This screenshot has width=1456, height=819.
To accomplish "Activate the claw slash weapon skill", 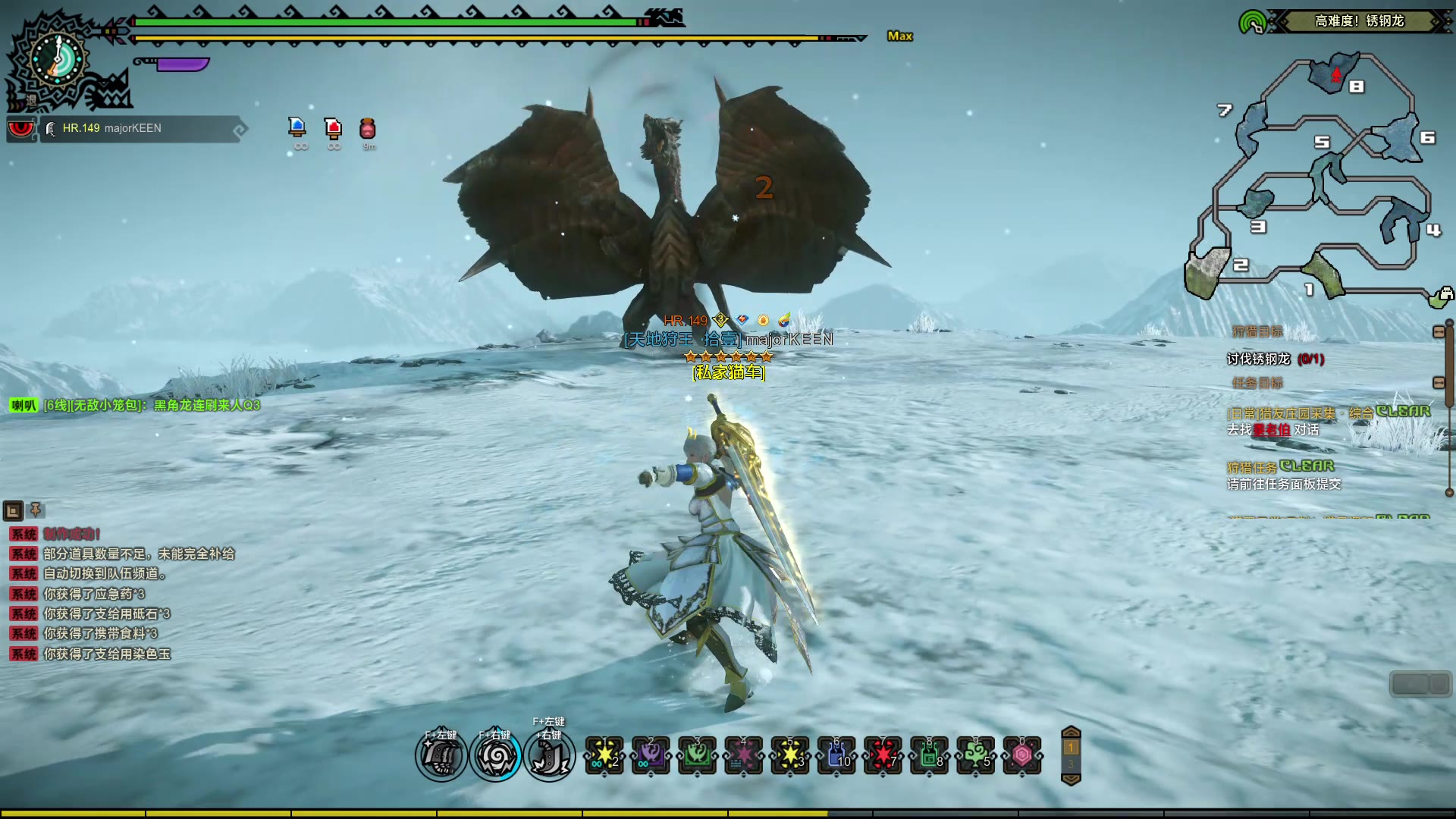I will tap(441, 757).
